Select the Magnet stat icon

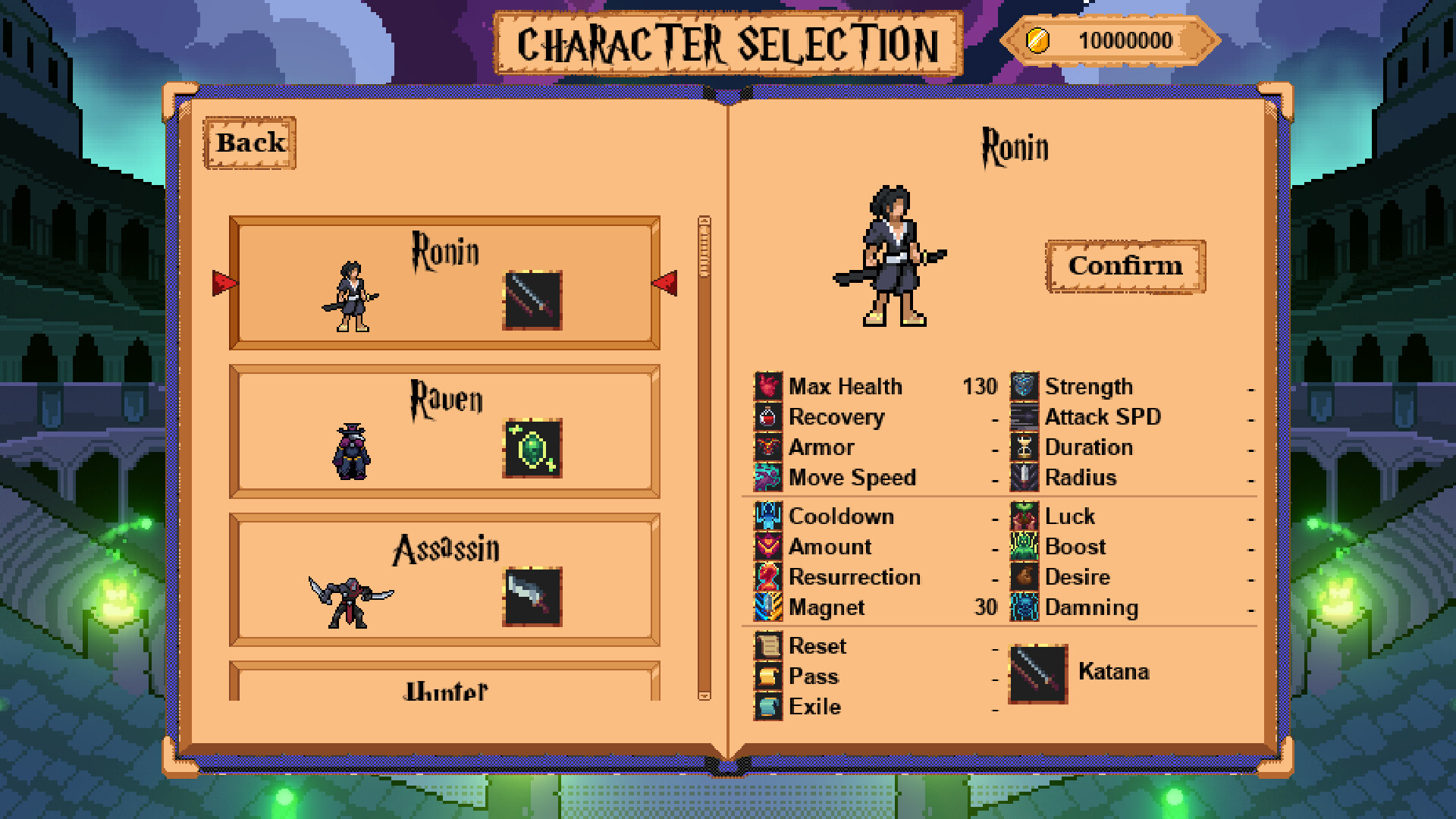[767, 607]
